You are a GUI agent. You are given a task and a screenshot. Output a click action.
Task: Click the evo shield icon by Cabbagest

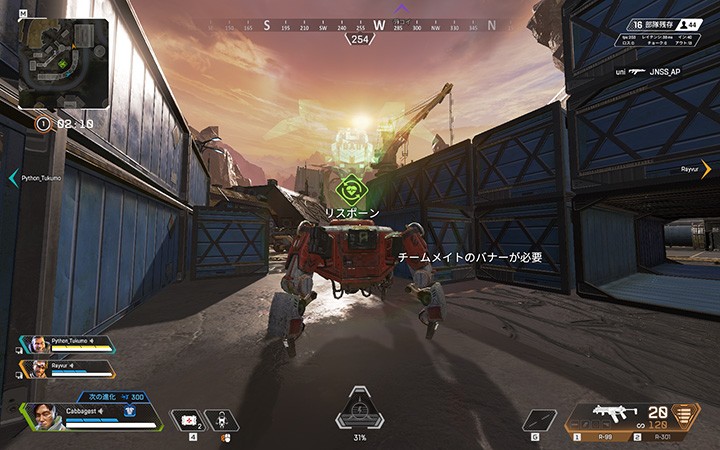[x=129, y=411]
